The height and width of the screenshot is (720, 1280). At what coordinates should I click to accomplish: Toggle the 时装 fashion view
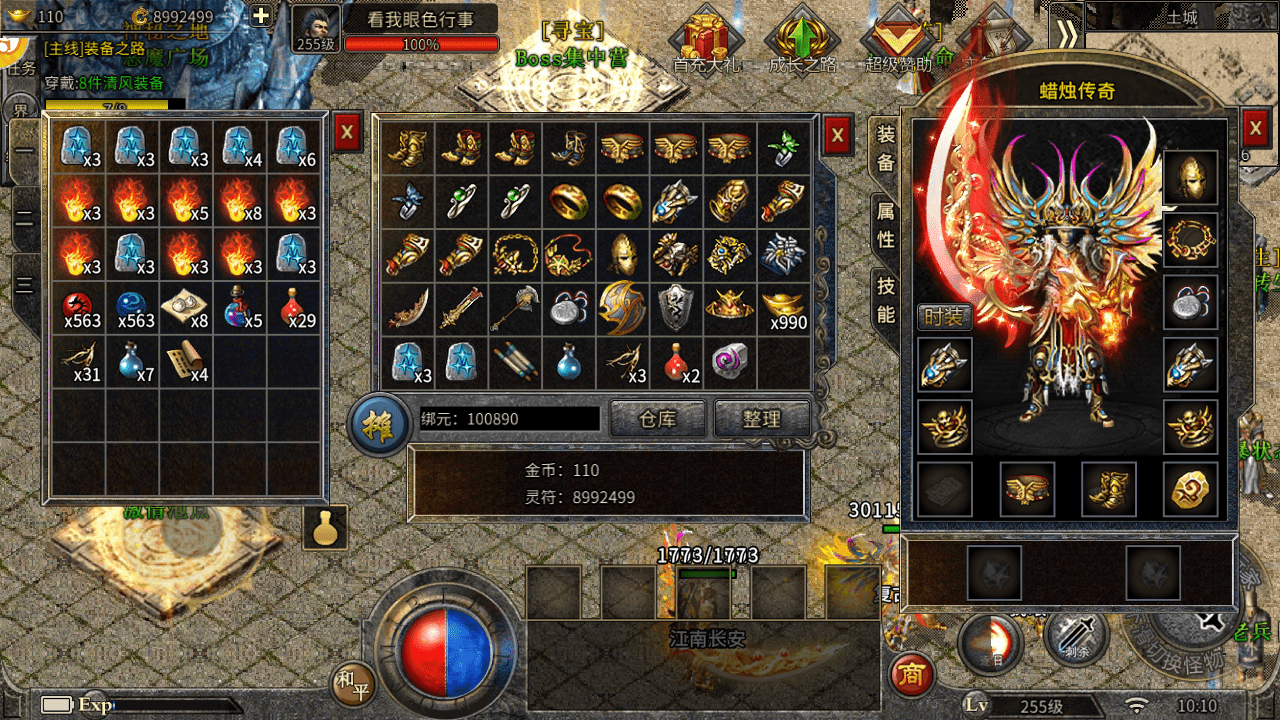943,317
